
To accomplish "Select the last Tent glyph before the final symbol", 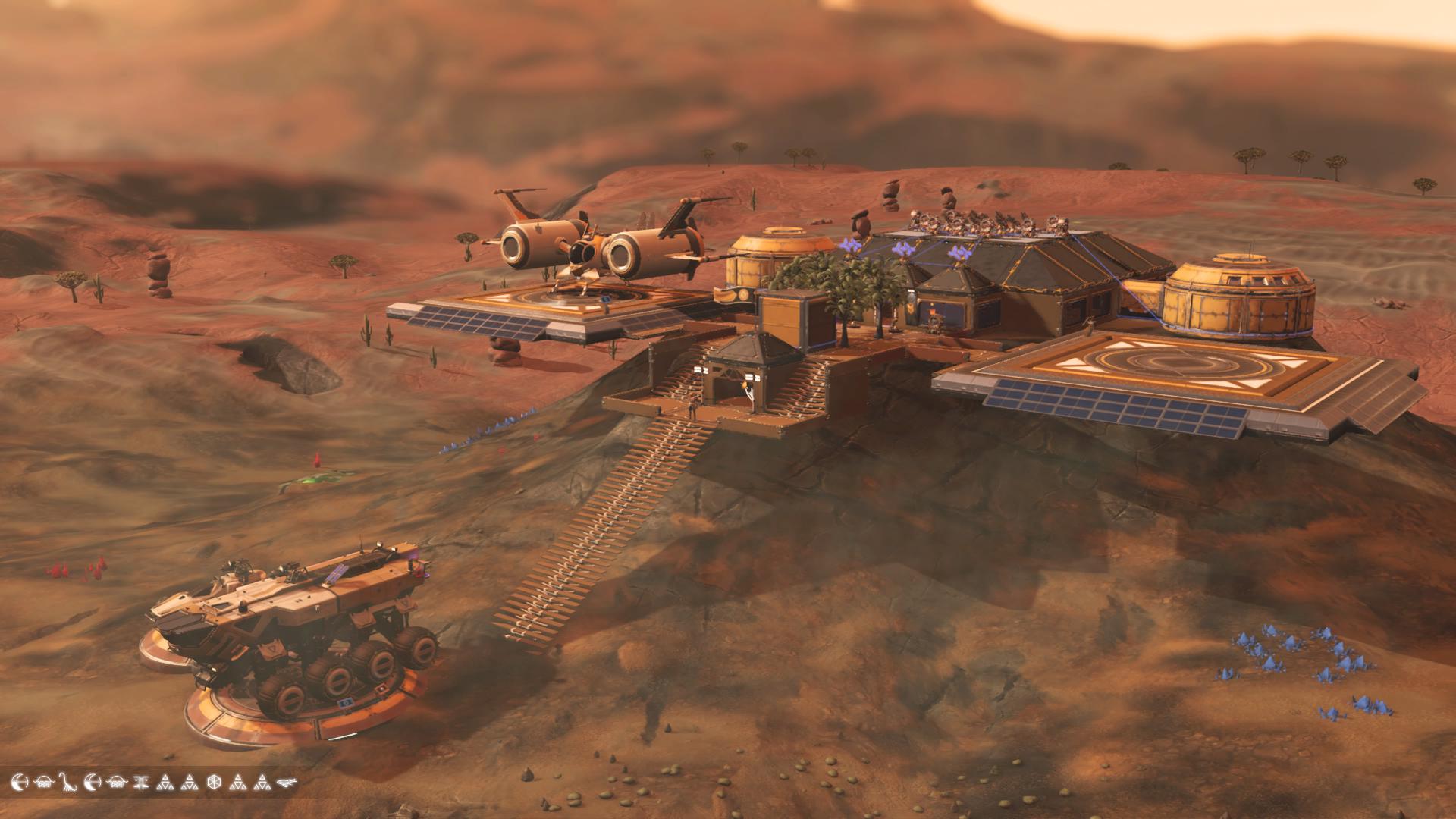I will (x=262, y=783).
